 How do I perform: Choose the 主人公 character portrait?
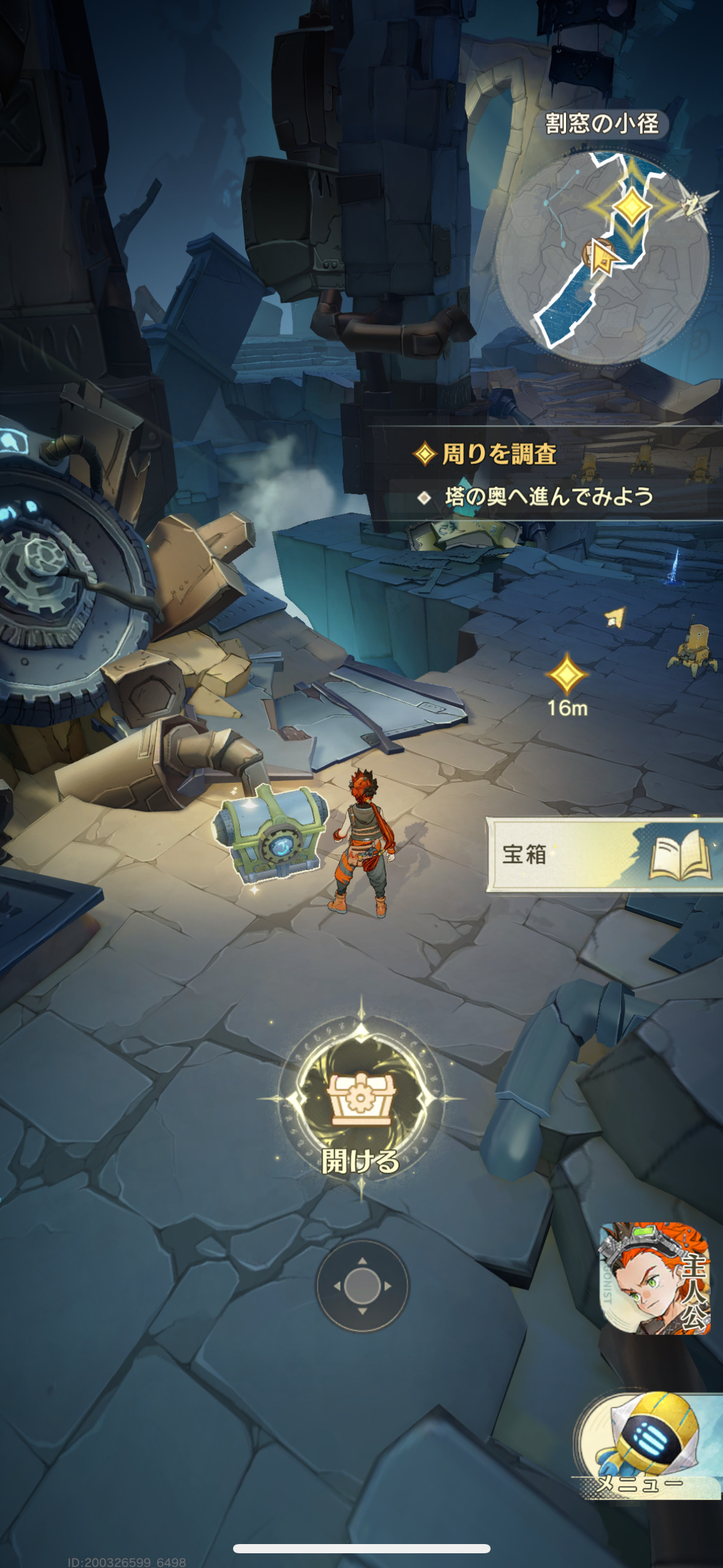(655, 1277)
